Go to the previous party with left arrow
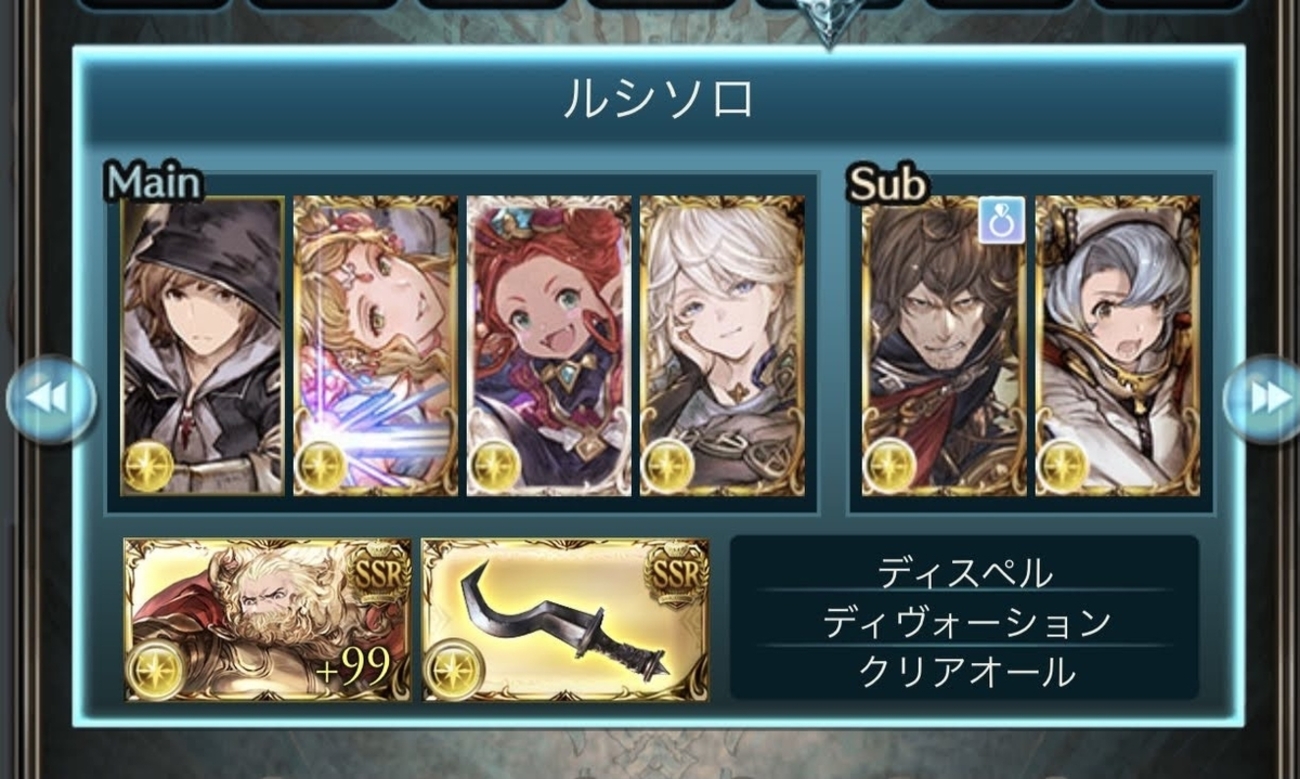Image resolution: width=1300 pixels, height=779 pixels. pos(50,399)
